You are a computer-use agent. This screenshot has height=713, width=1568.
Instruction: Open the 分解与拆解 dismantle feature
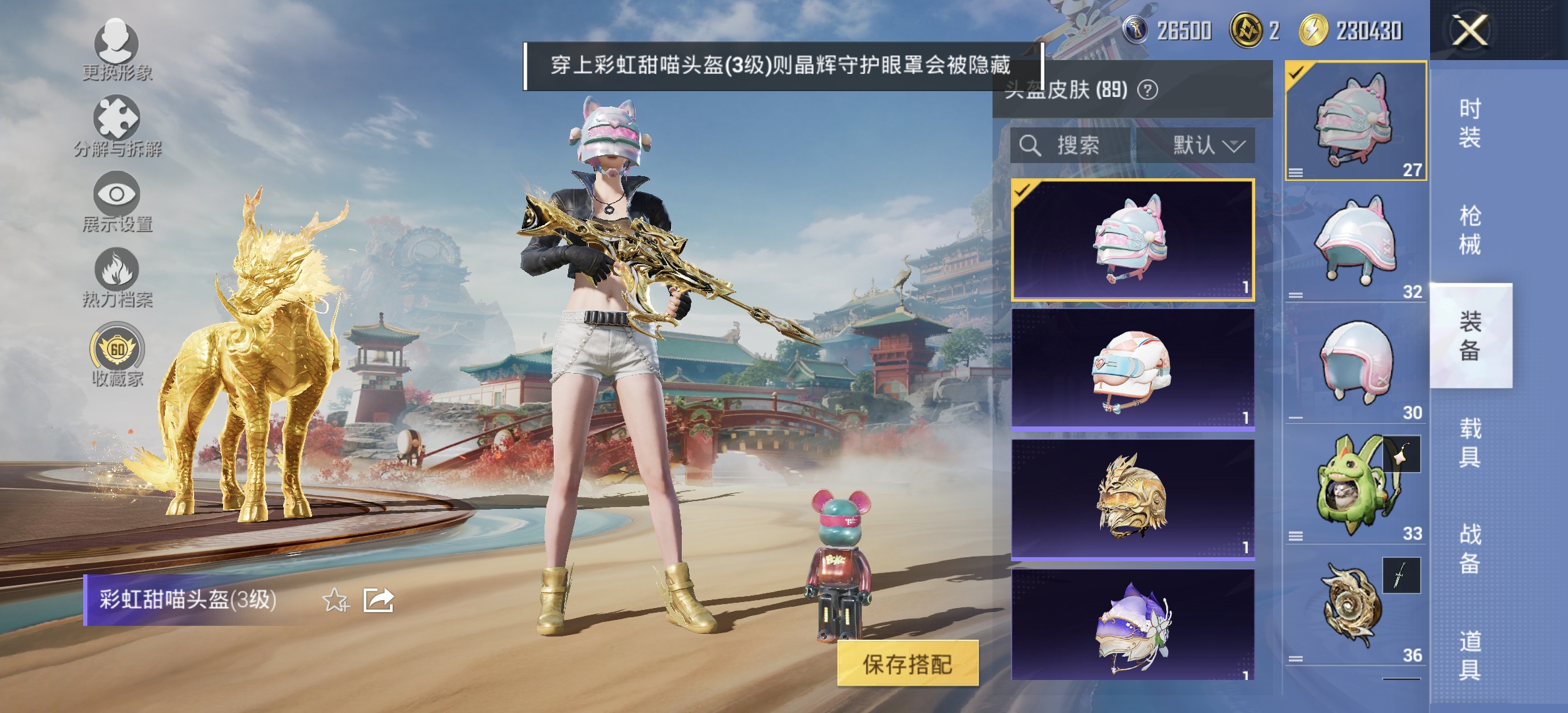click(x=115, y=122)
